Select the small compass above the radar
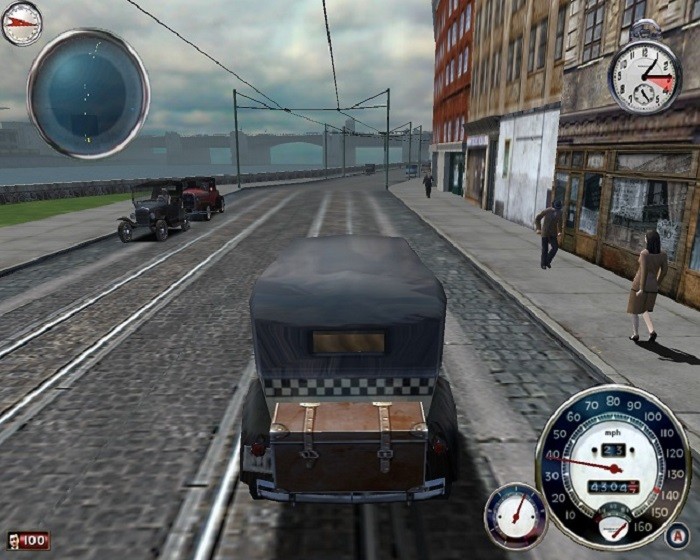Image resolution: width=700 pixels, height=560 pixels. pyautogui.click(x=21, y=23)
